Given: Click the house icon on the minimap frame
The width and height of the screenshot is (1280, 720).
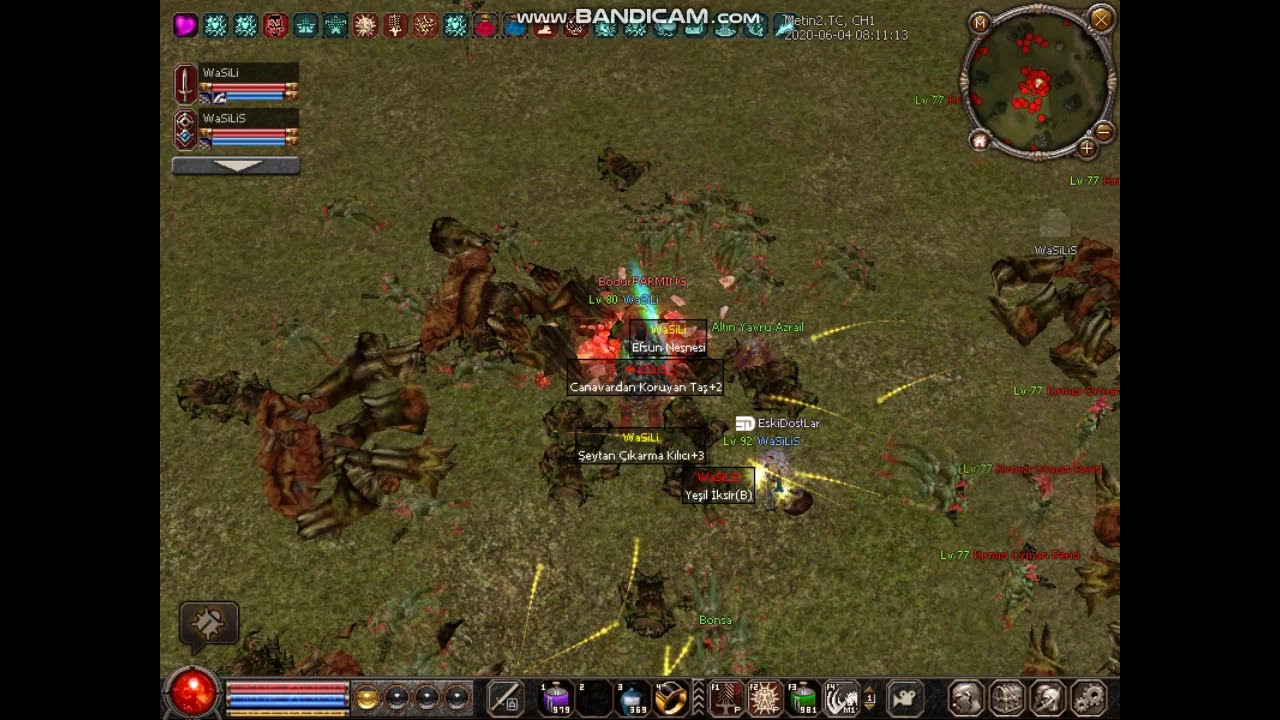Looking at the screenshot, I should 980,141.
